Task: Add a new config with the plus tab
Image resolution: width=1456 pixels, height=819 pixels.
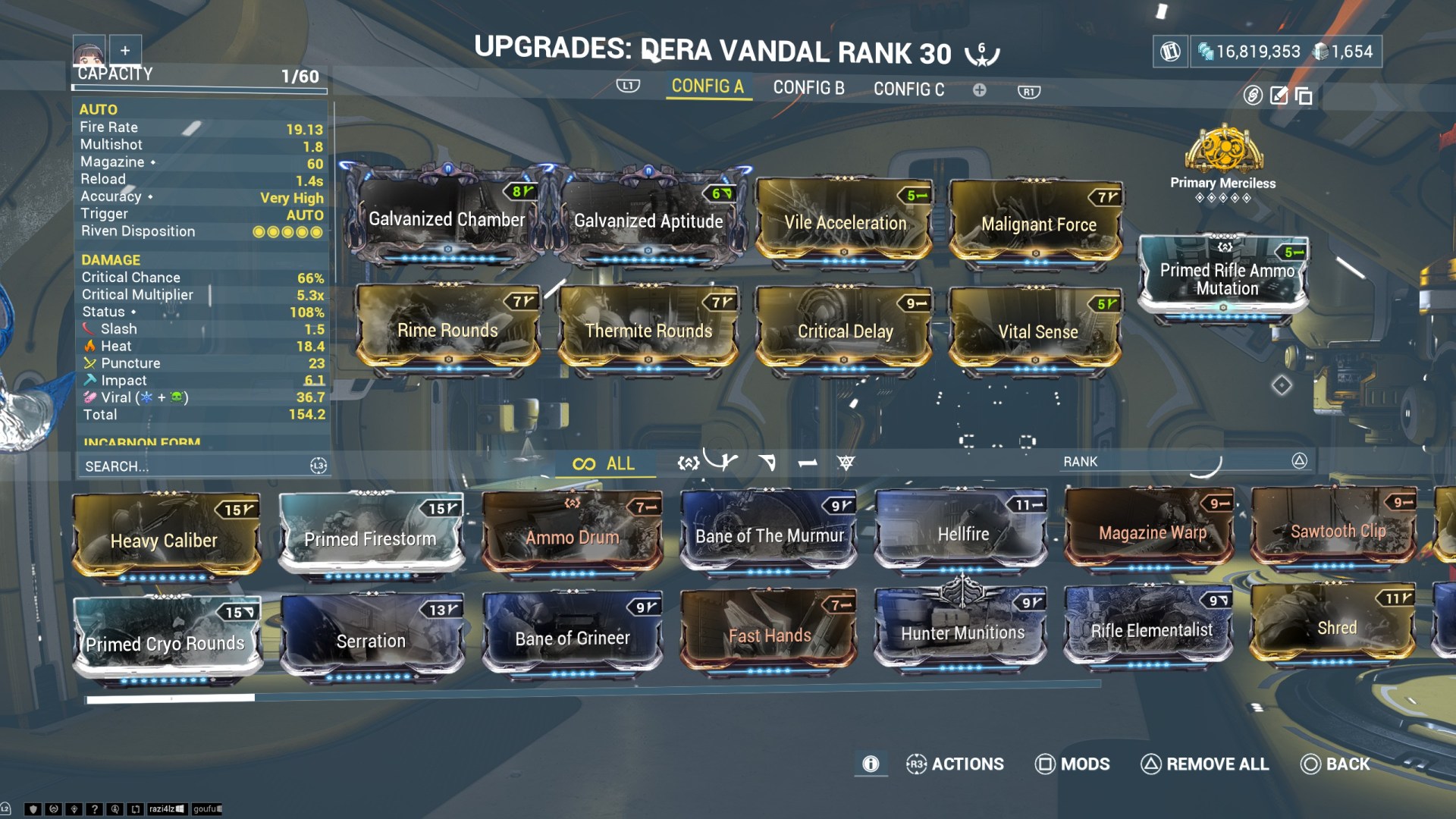Action: click(981, 89)
